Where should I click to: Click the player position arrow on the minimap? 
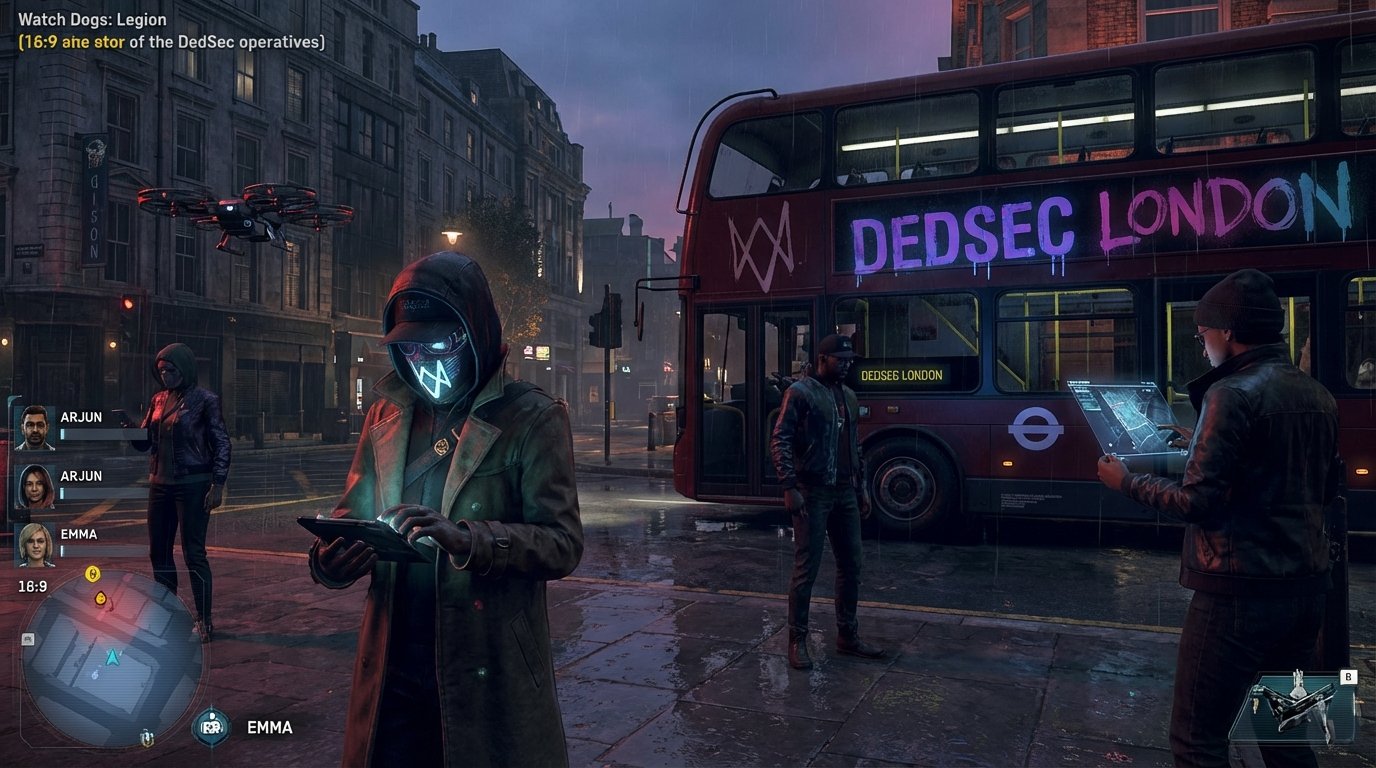[113, 655]
